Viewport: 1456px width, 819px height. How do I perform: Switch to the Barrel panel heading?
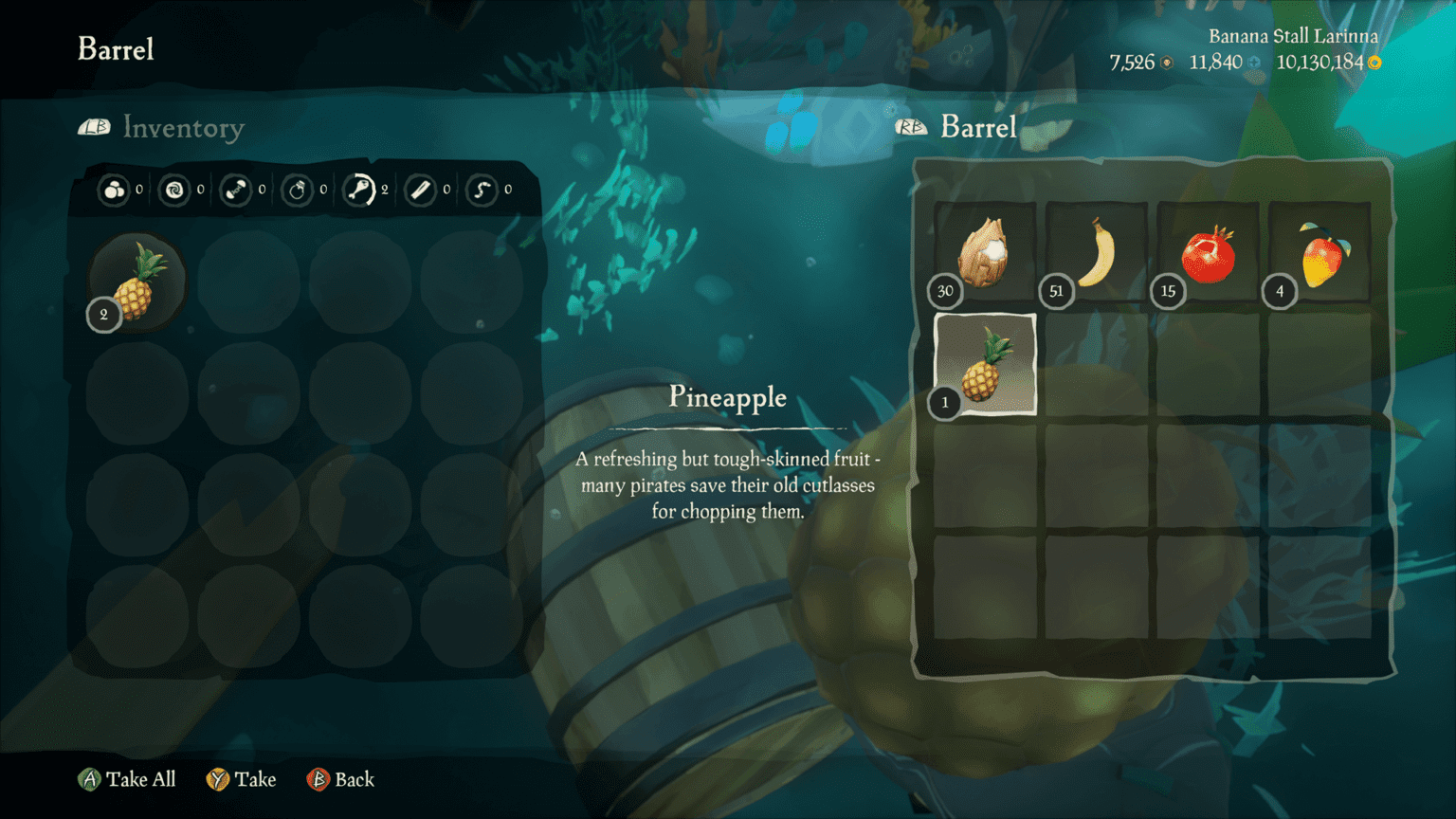(x=977, y=127)
